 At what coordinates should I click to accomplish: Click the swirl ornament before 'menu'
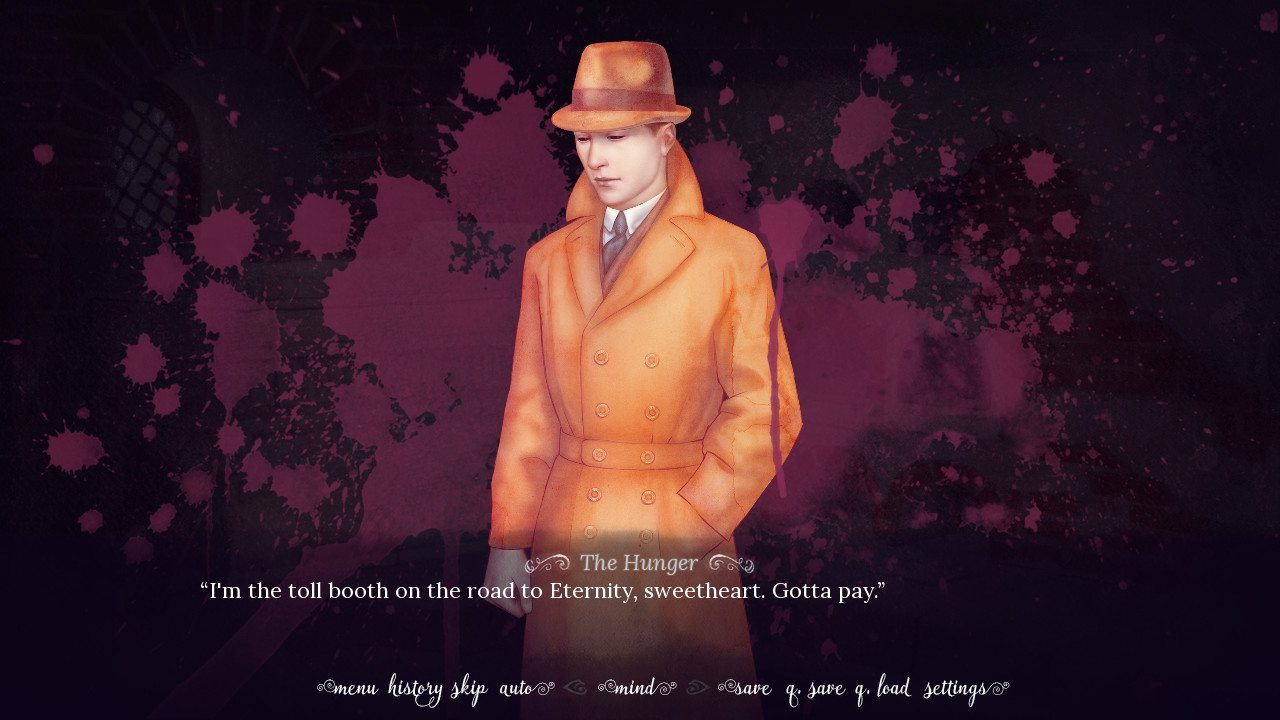(x=324, y=688)
